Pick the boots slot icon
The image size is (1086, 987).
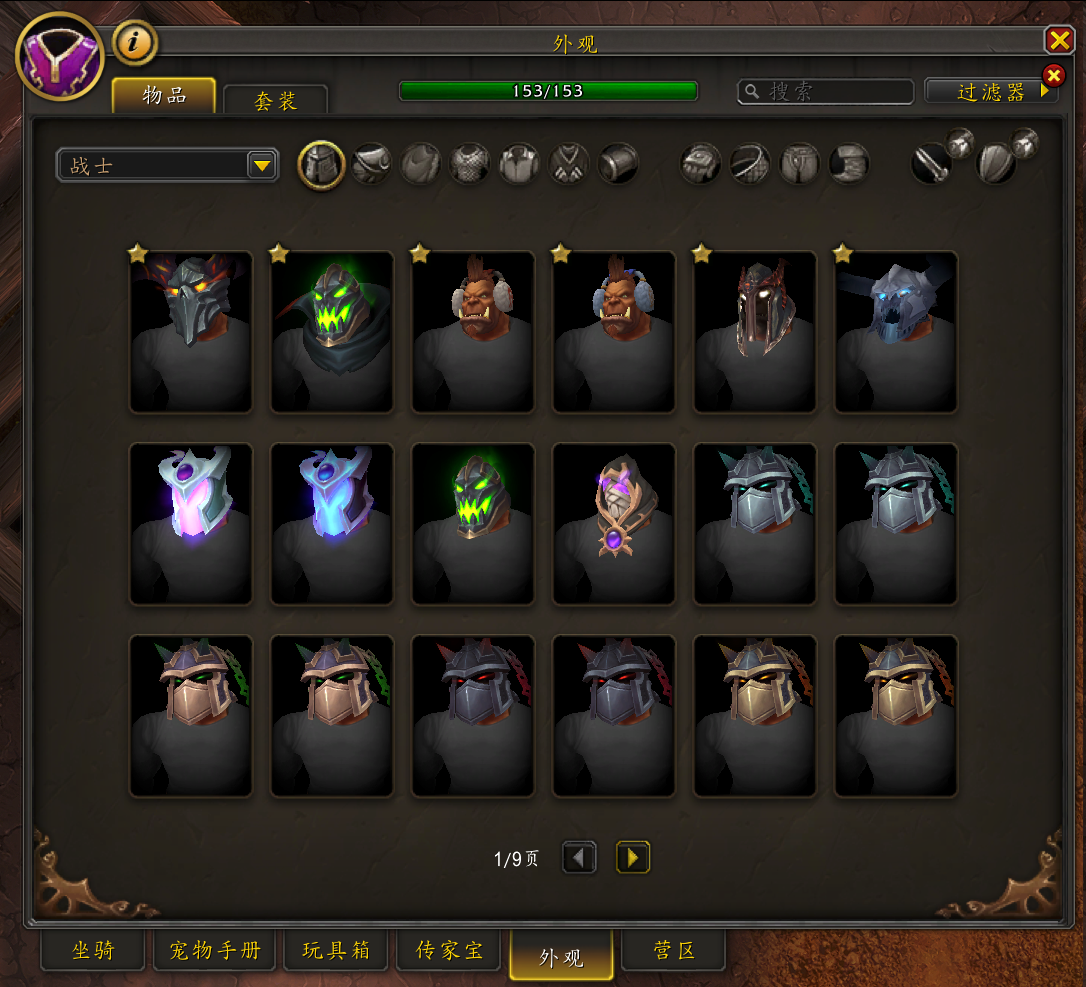coord(849,164)
